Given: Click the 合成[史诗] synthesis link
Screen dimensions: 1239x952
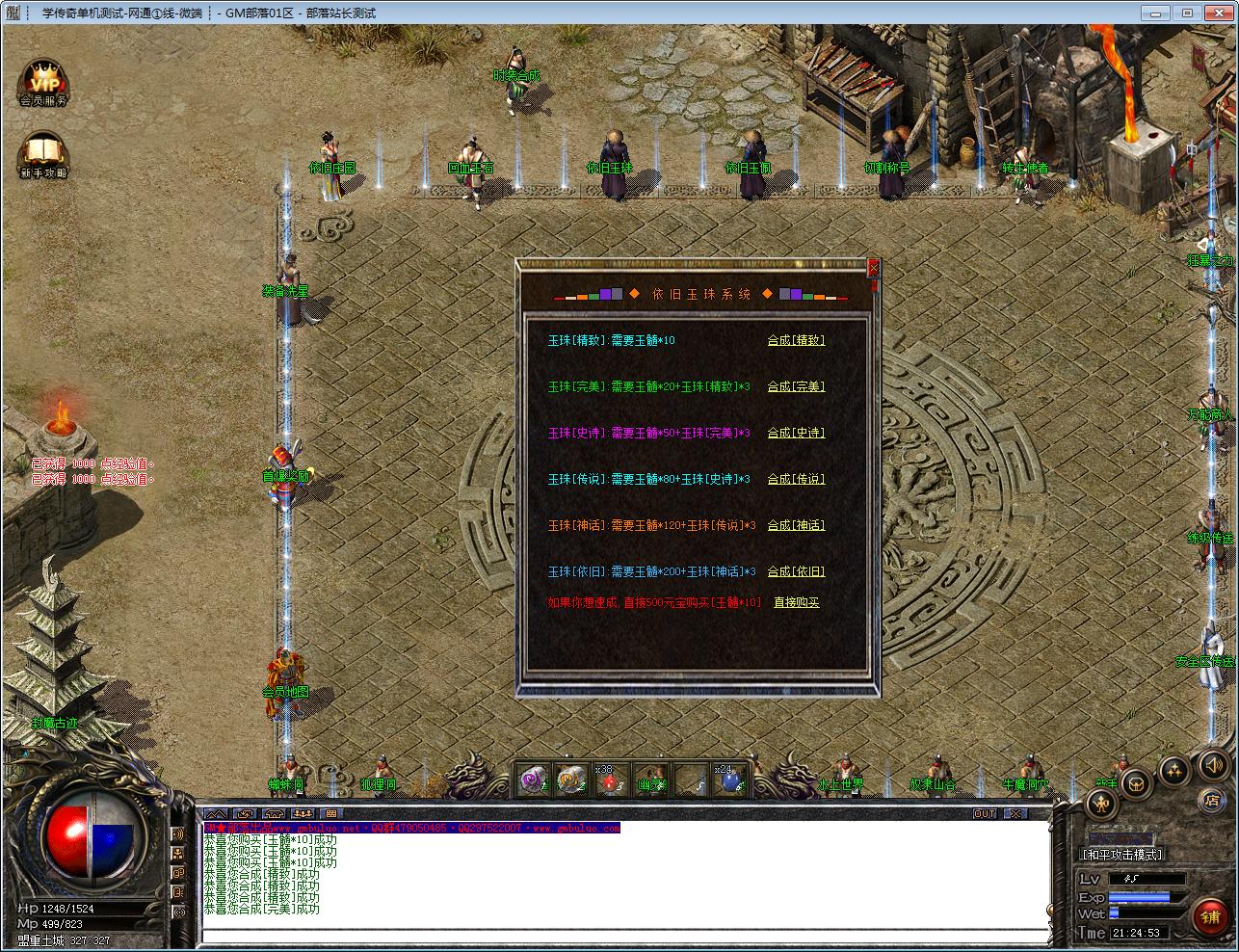Looking at the screenshot, I should click(x=796, y=433).
